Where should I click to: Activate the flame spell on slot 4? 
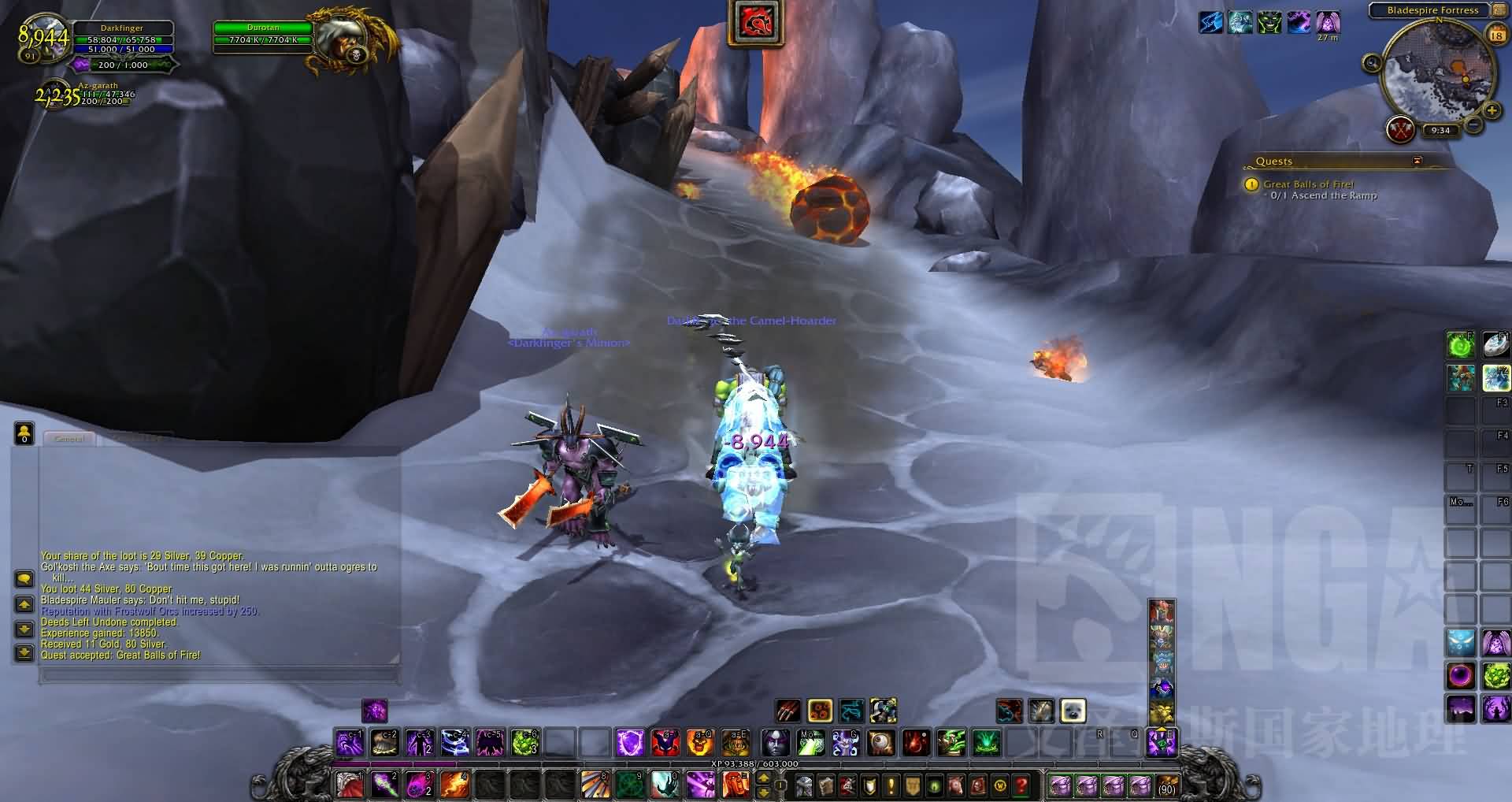(454, 785)
